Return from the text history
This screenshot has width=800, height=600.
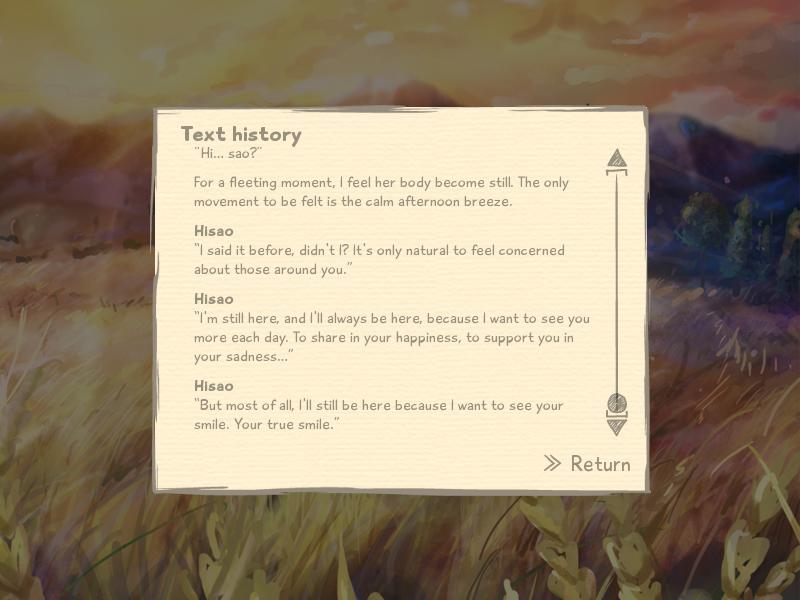[588, 464]
